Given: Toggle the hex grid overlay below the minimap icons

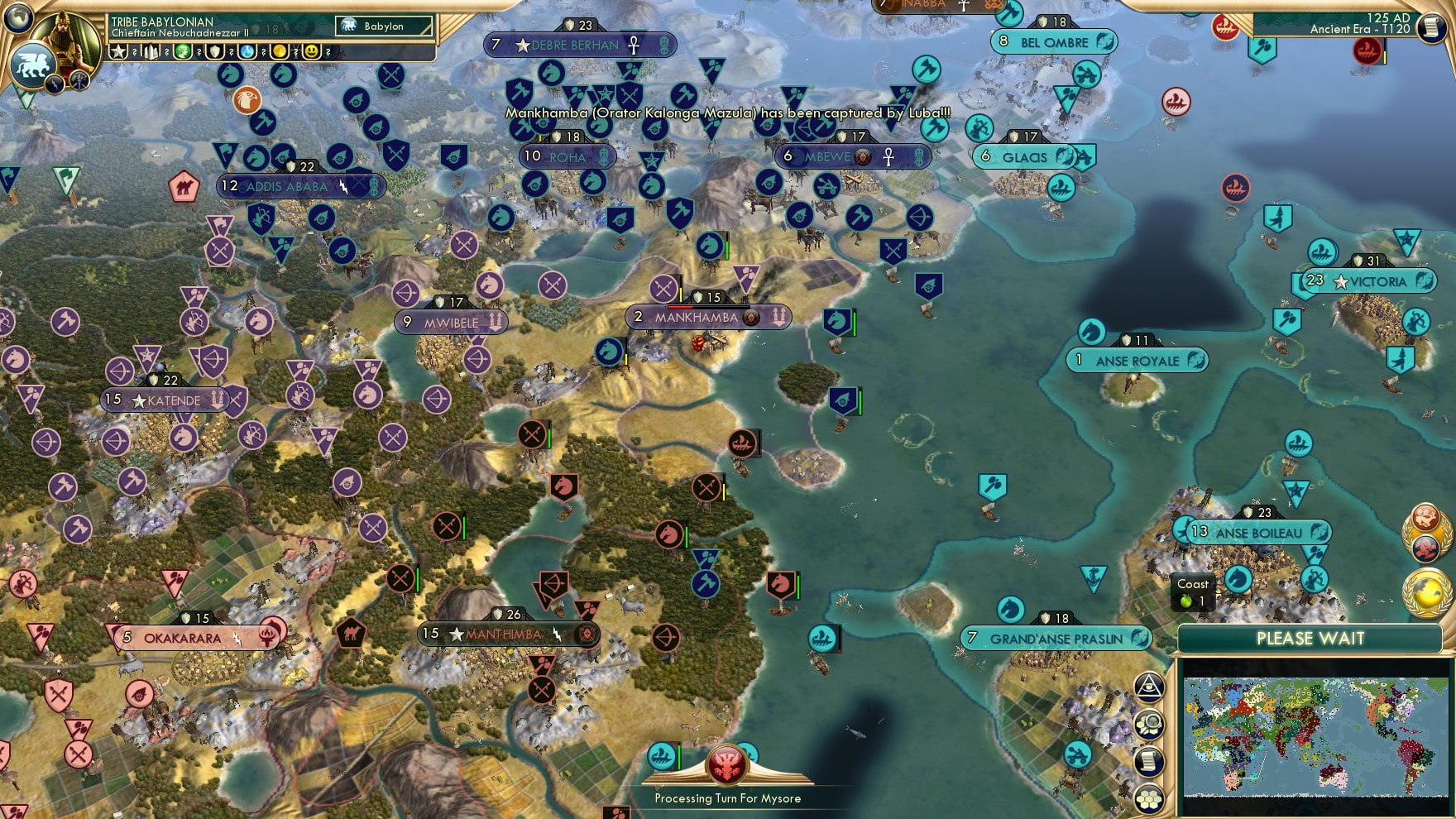Looking at the screenshot, I should click(x=1149, y=797).
